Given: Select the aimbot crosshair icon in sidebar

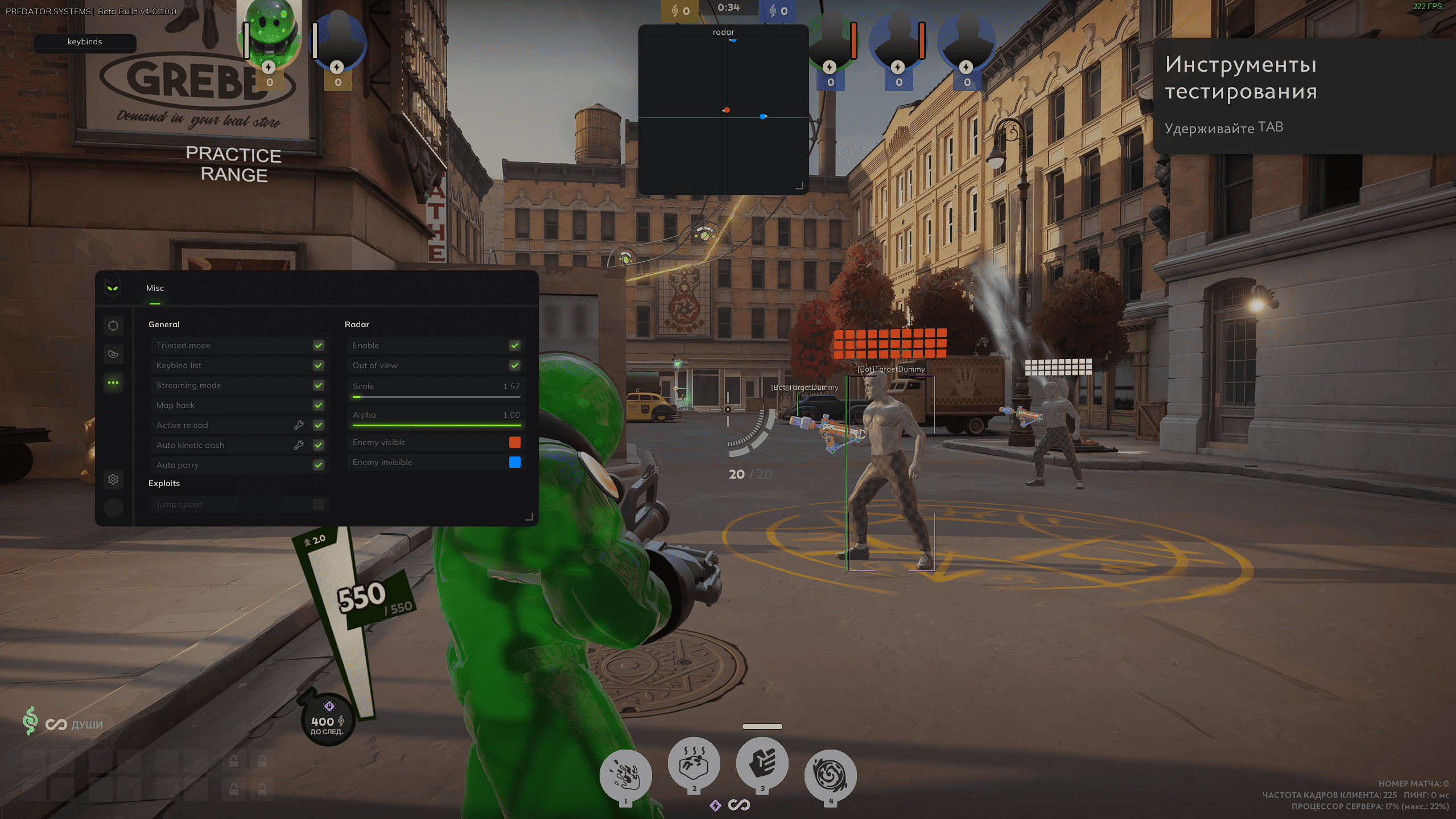Looking at the screenshot, I should click(113, 326).
